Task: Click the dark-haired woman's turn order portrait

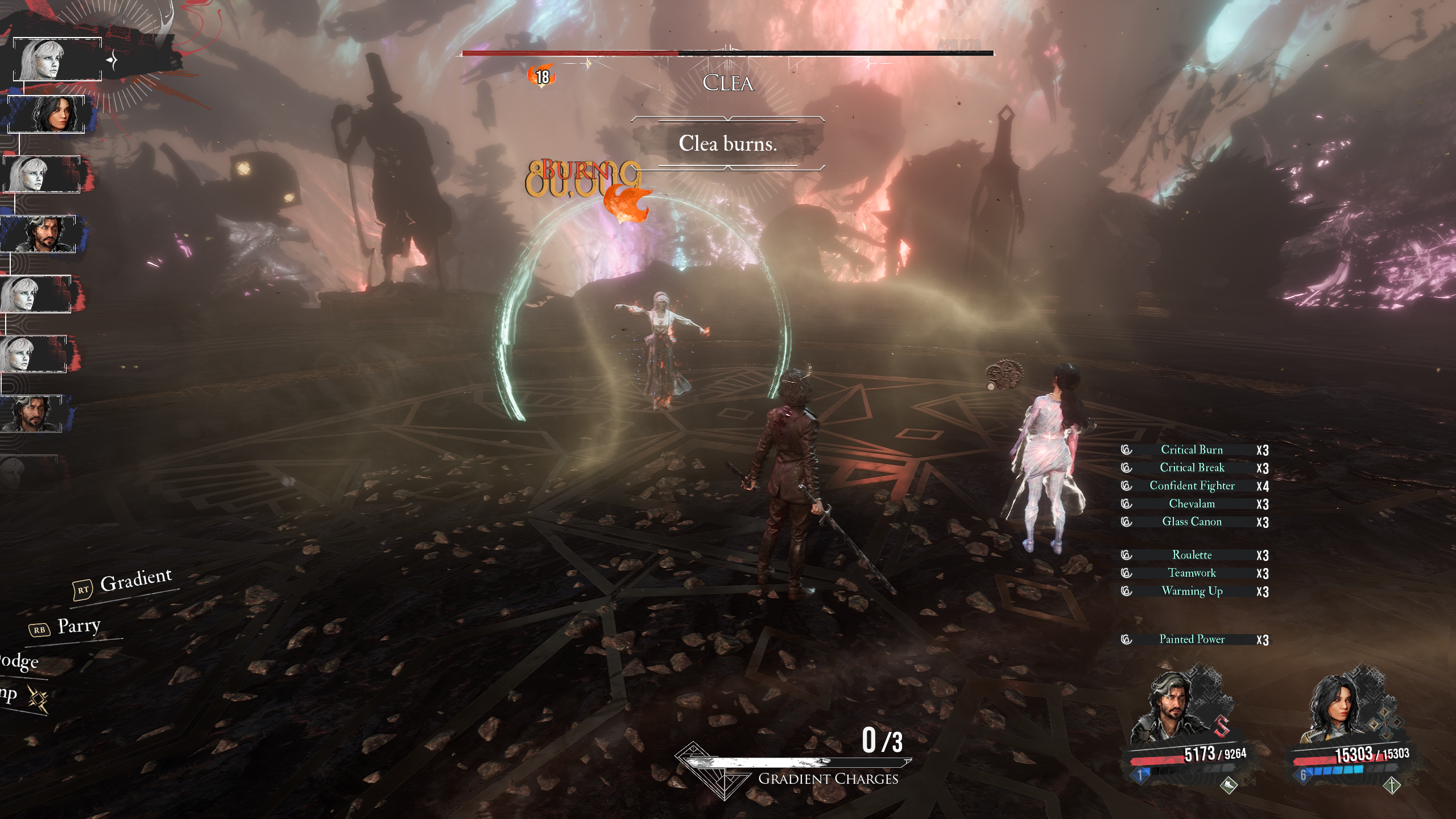Action: 47,114
